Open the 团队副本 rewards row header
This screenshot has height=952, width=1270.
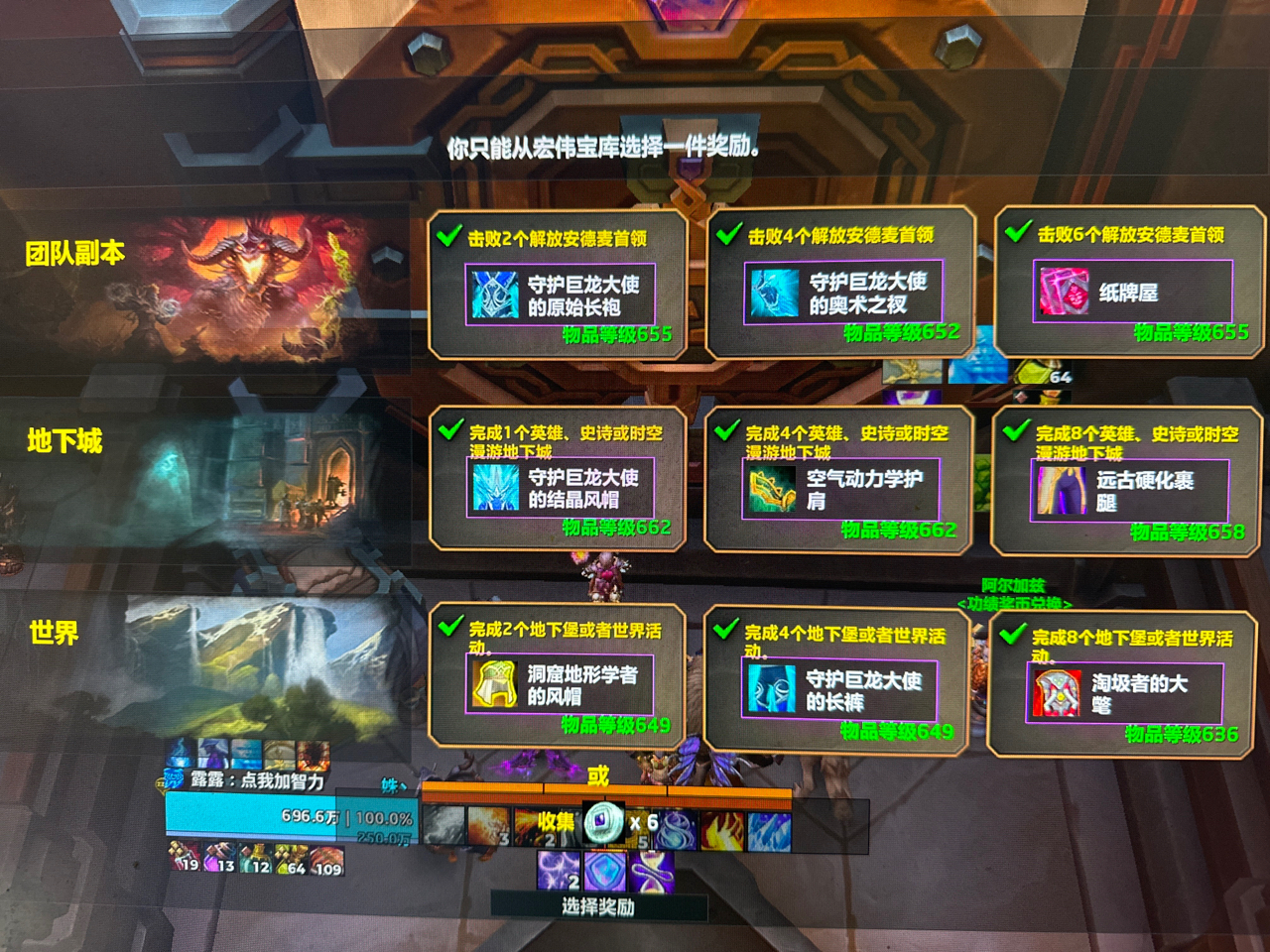click(x=76, y=254)
